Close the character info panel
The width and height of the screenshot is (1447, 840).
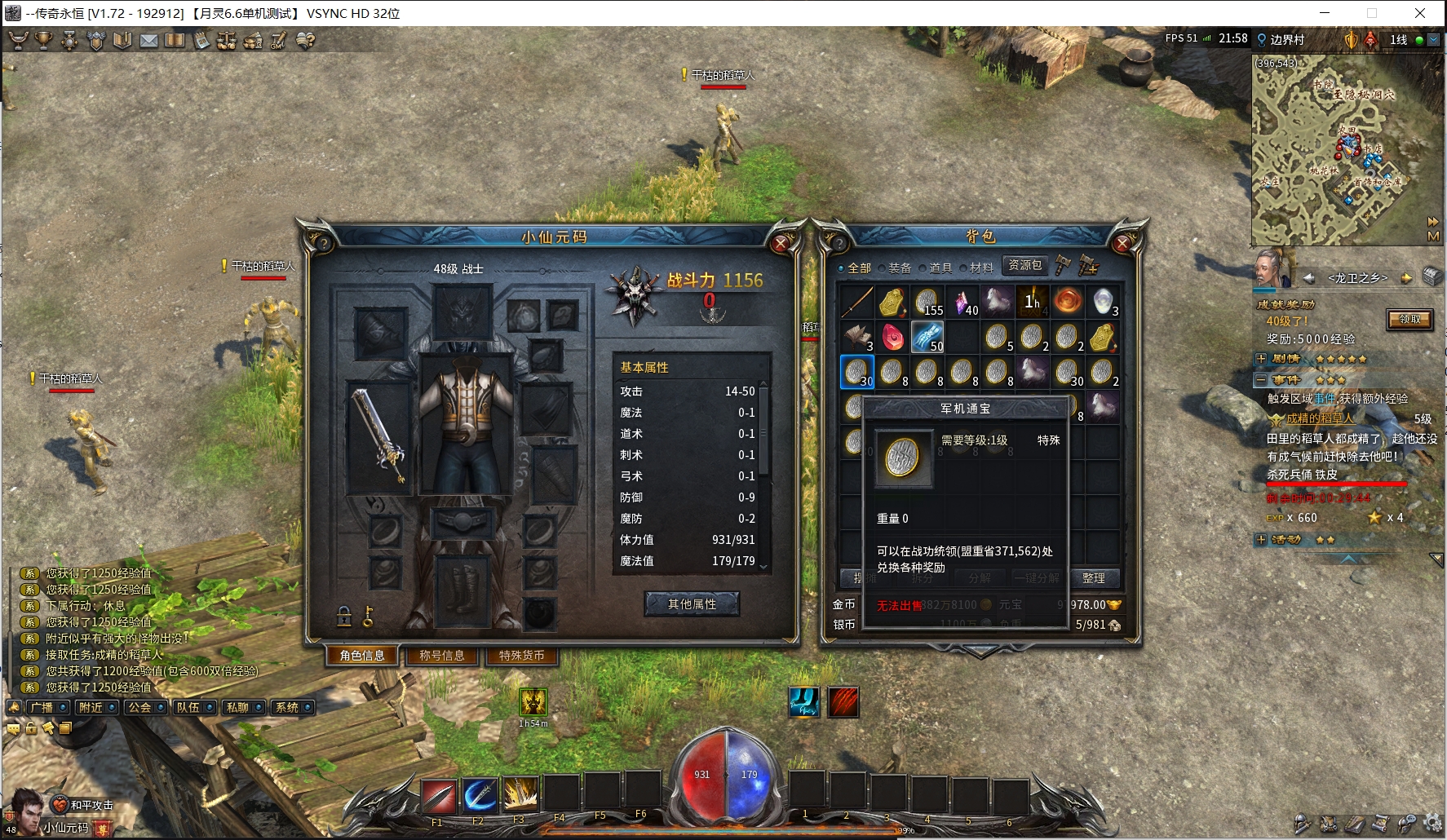pyautogui.click(x=781, y=243)
